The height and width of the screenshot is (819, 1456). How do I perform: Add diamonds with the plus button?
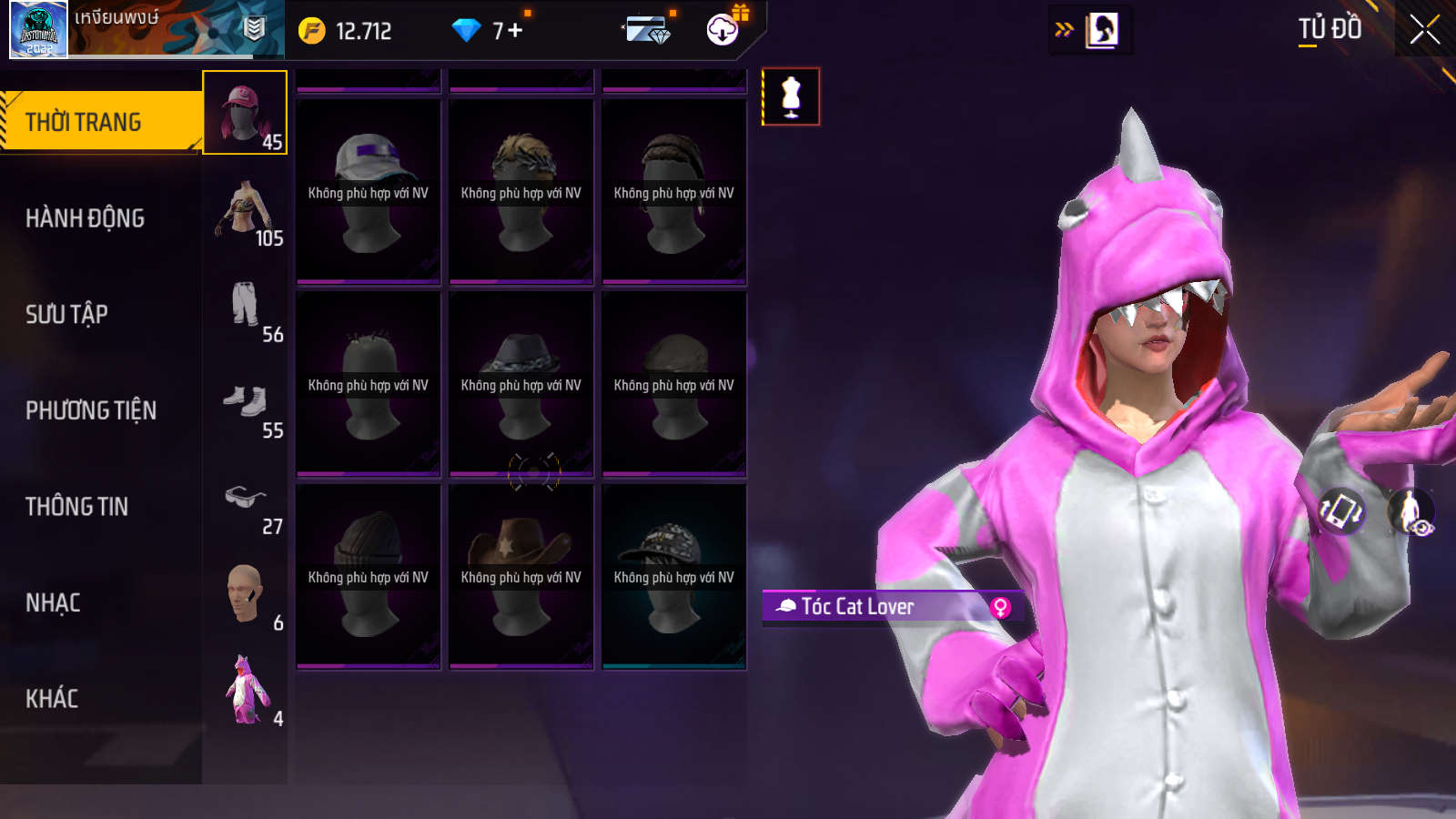(x=515, y=31)
